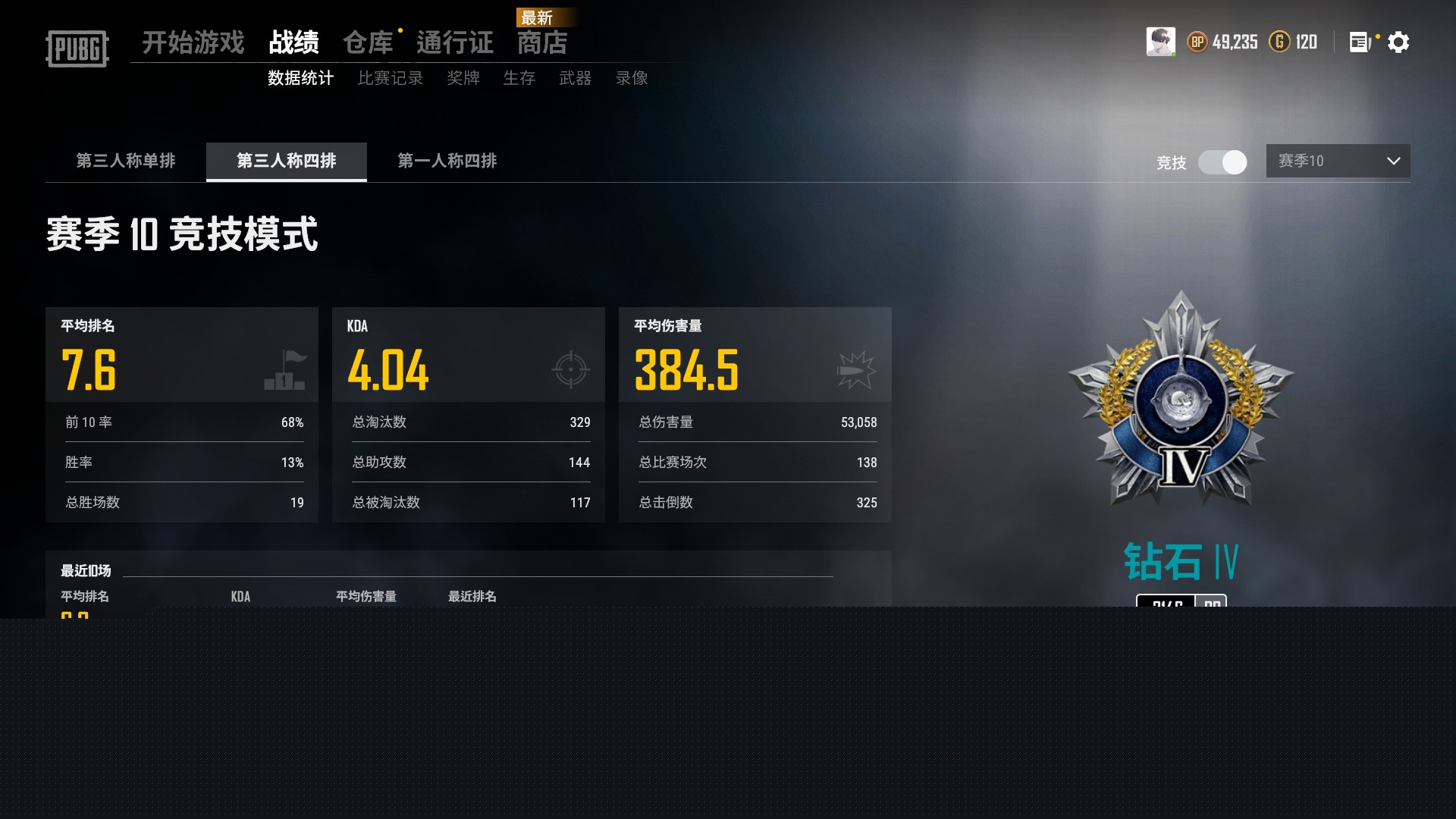
Task: Open the 仓库 inventory menu
Action: 368,42
